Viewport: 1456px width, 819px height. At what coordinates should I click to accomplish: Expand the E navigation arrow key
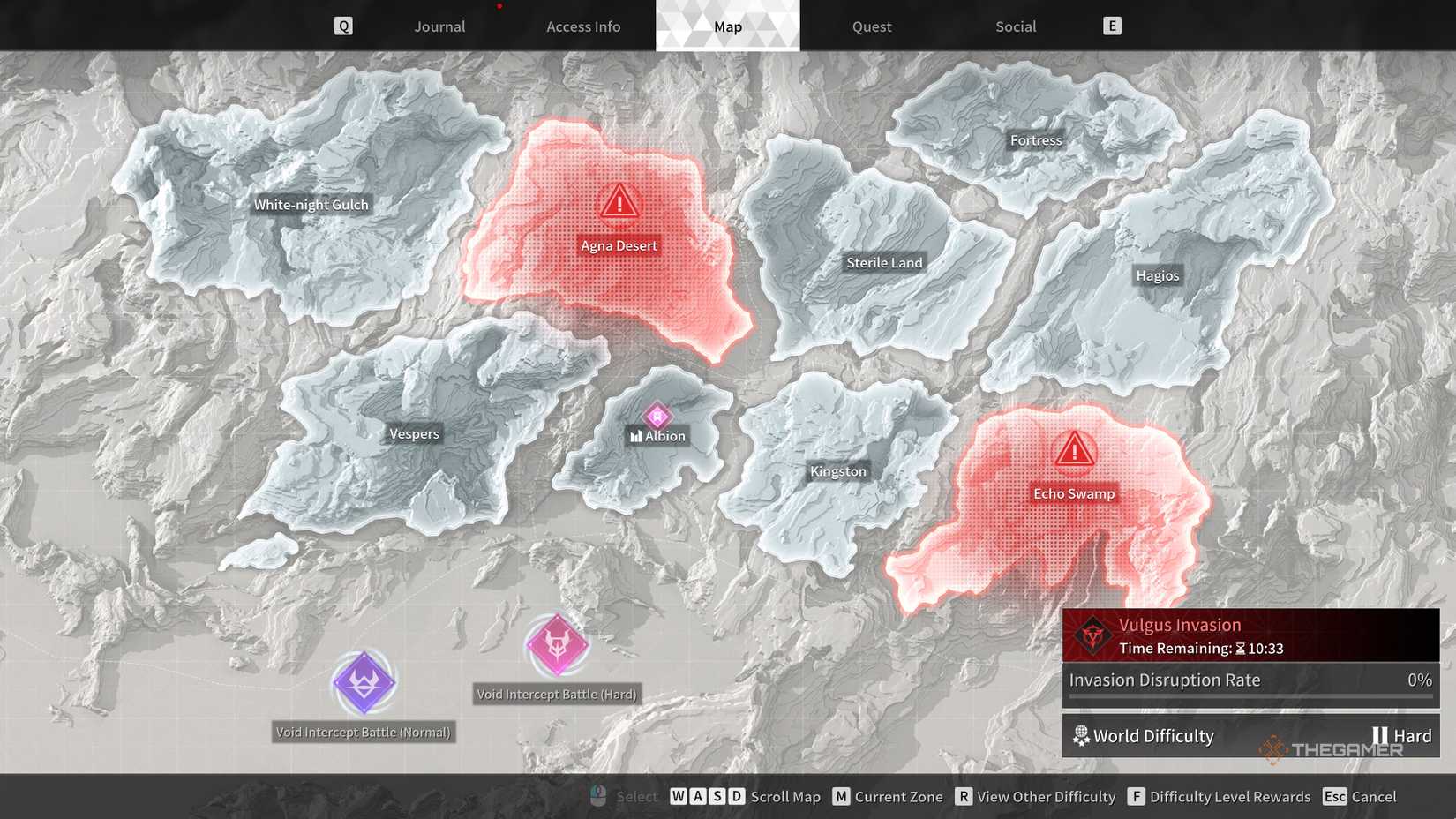[x=1112, y=26]
